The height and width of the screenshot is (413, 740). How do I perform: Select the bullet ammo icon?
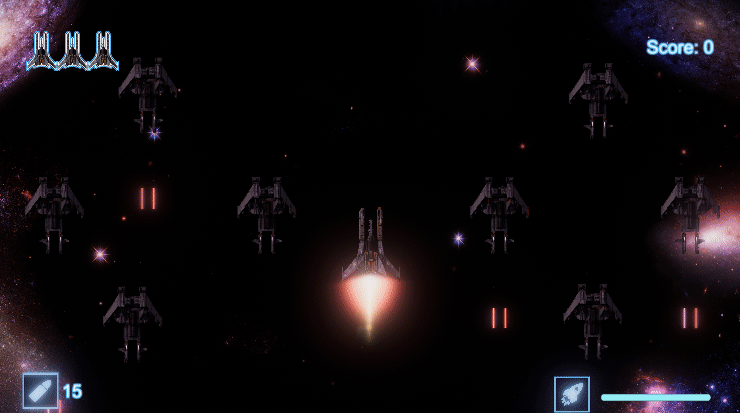40,391
